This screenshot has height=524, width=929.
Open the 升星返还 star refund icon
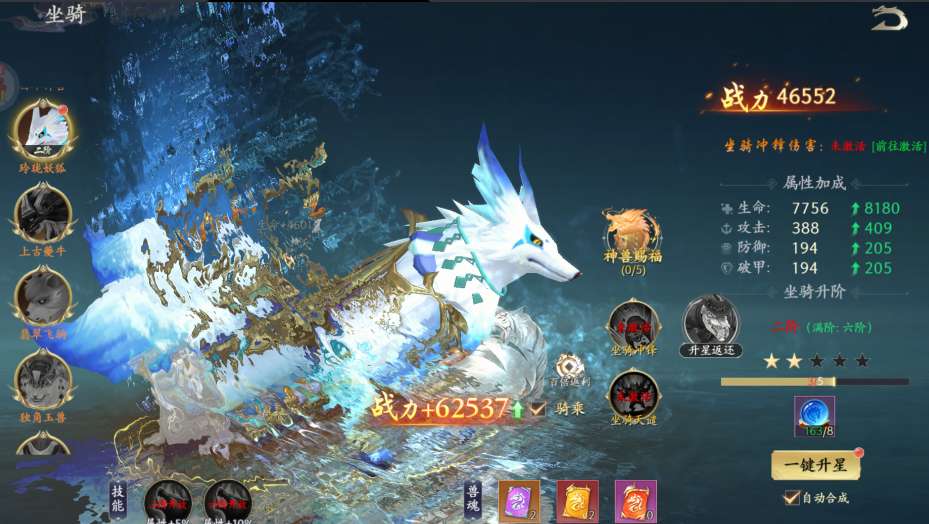710,322
